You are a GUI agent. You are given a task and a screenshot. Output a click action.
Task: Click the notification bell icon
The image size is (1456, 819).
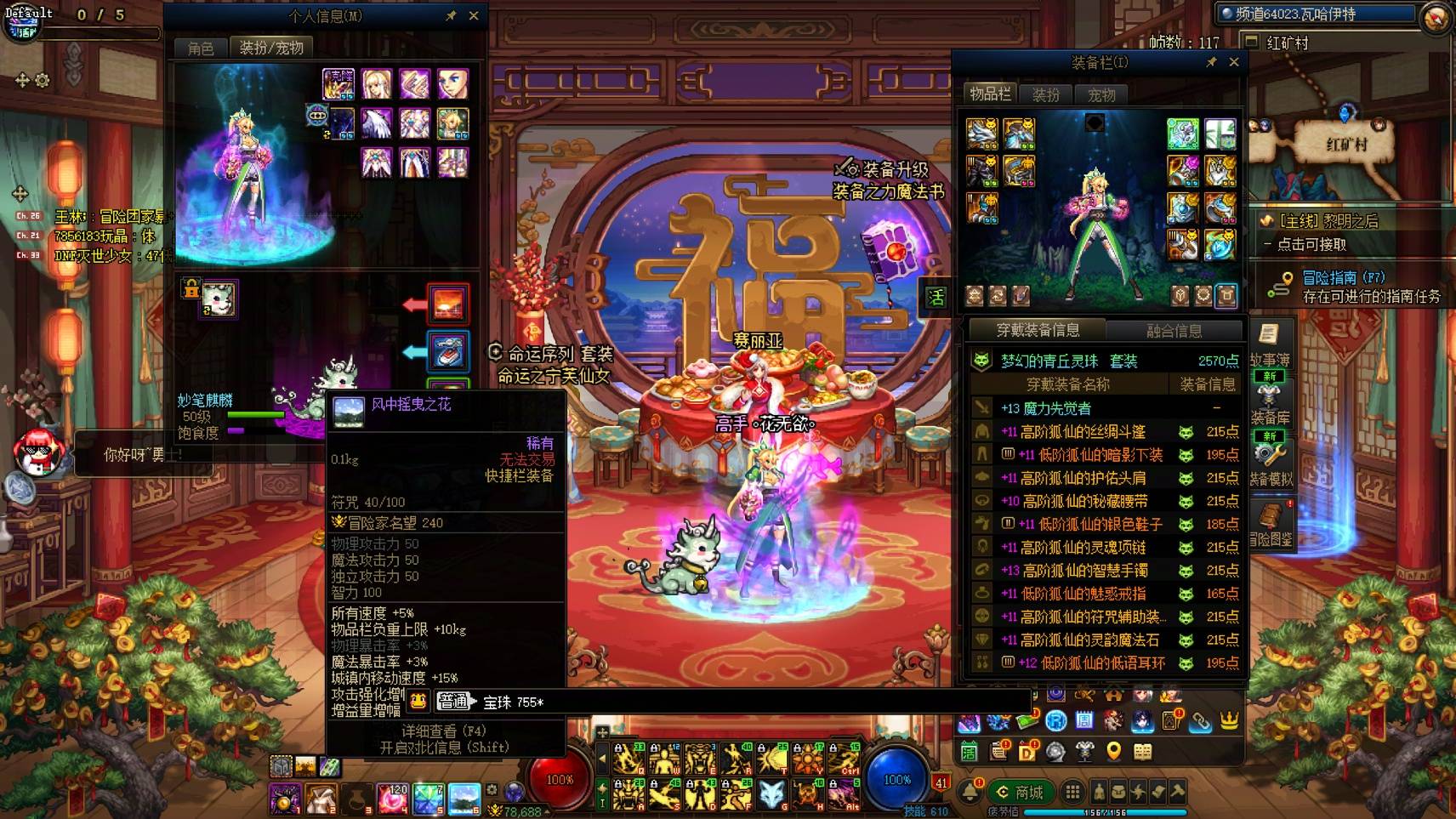click(971, 792)
